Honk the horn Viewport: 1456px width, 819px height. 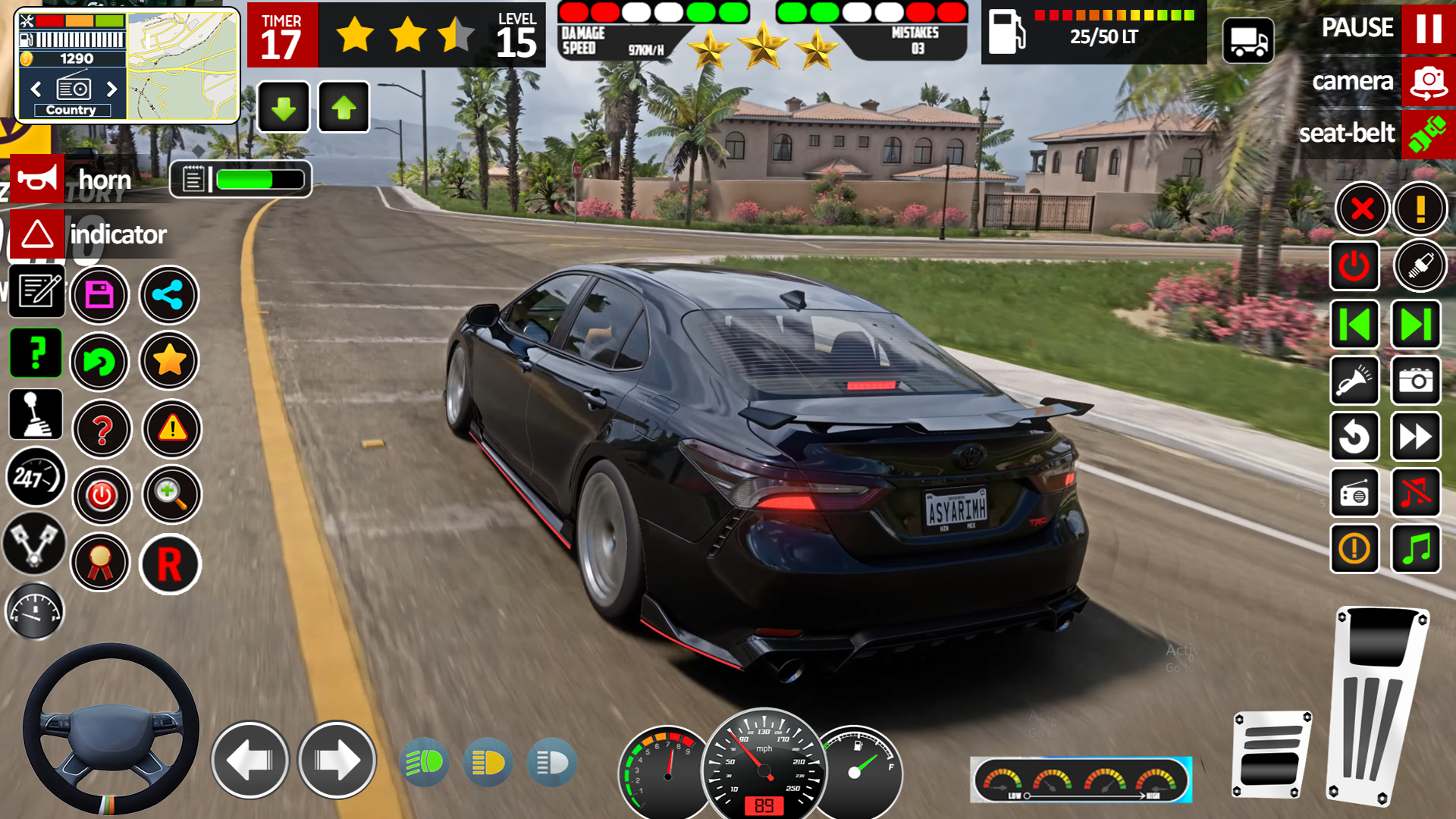coord(37,179)
